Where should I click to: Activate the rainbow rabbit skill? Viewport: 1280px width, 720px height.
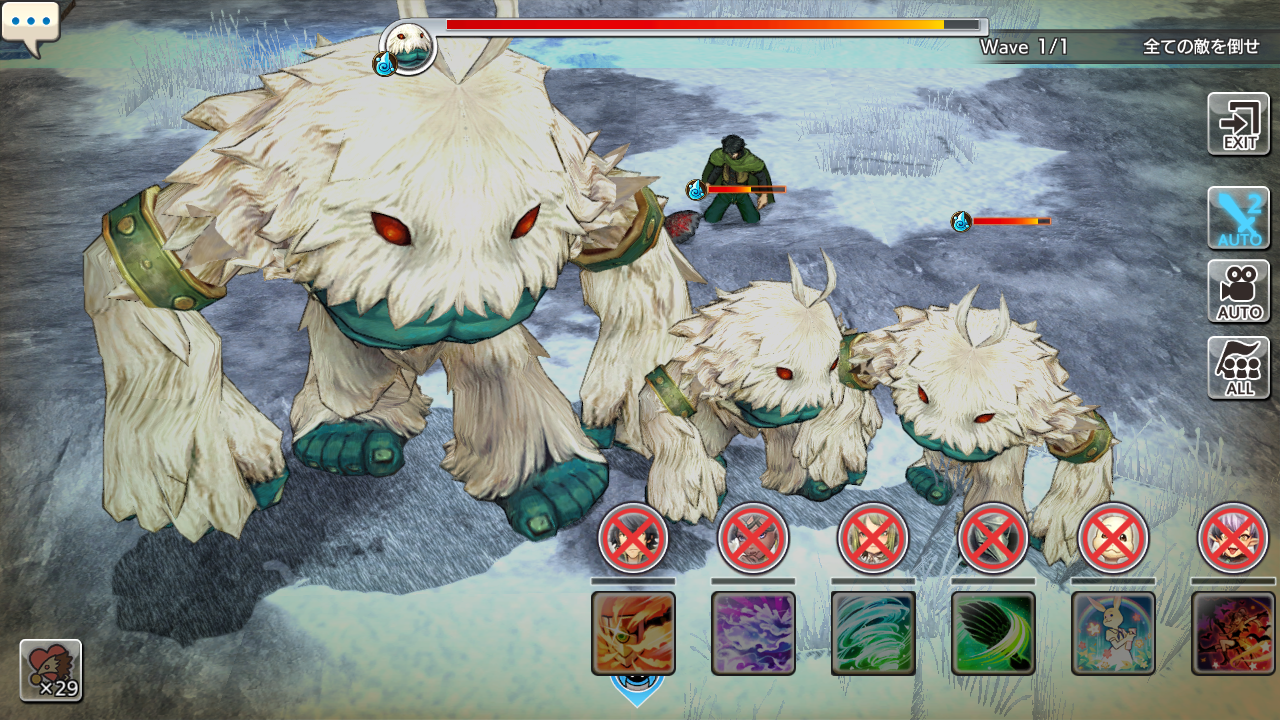click(x=1113, y=633)
